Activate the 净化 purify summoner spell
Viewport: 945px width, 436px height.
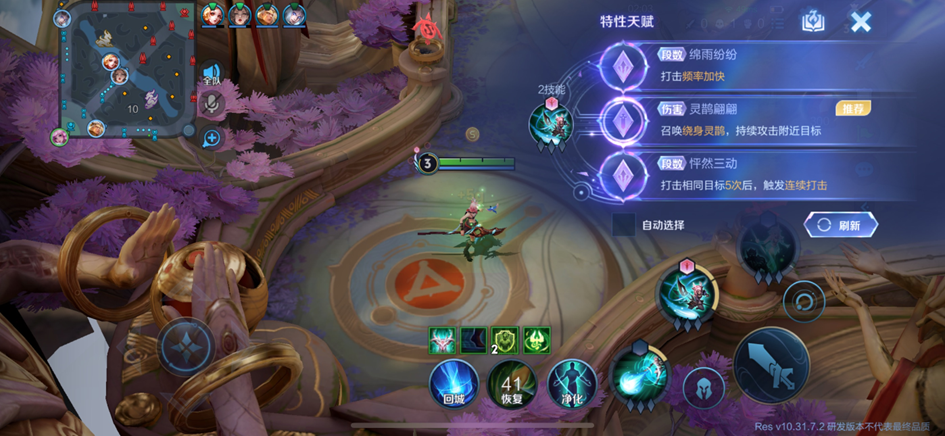click(573, 384)
